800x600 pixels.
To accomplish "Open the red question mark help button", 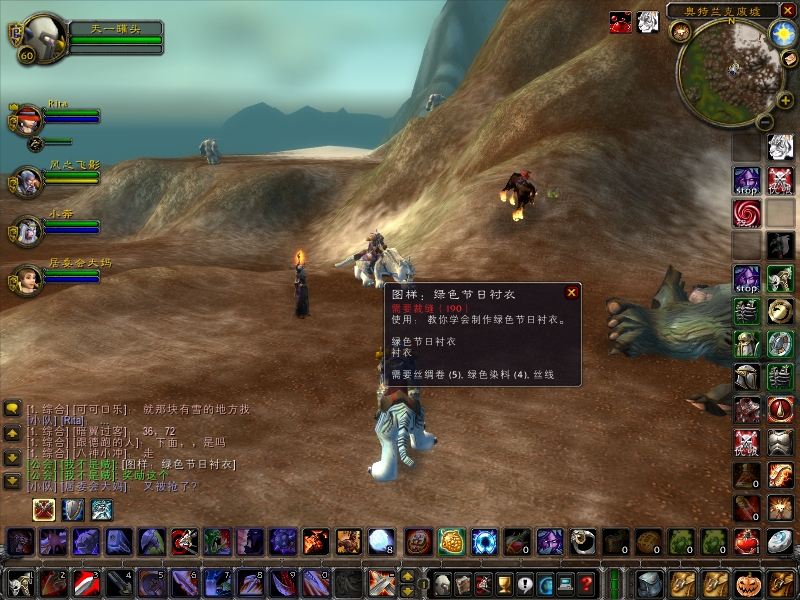I will pyautogui.click(x=587, y=583).
